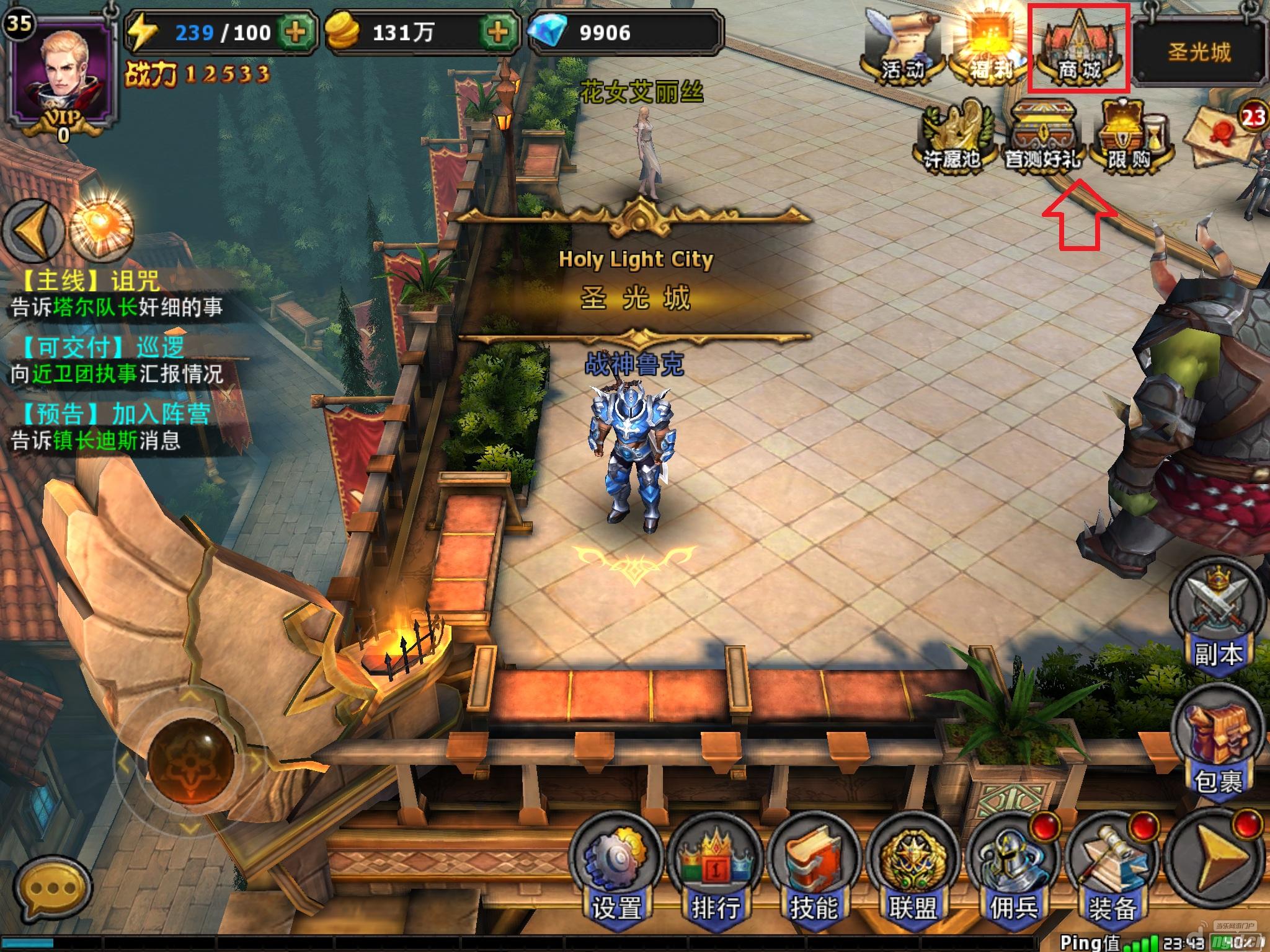Add gold coins with the plus button
The image size is (1270, 952).
[498, 31]
